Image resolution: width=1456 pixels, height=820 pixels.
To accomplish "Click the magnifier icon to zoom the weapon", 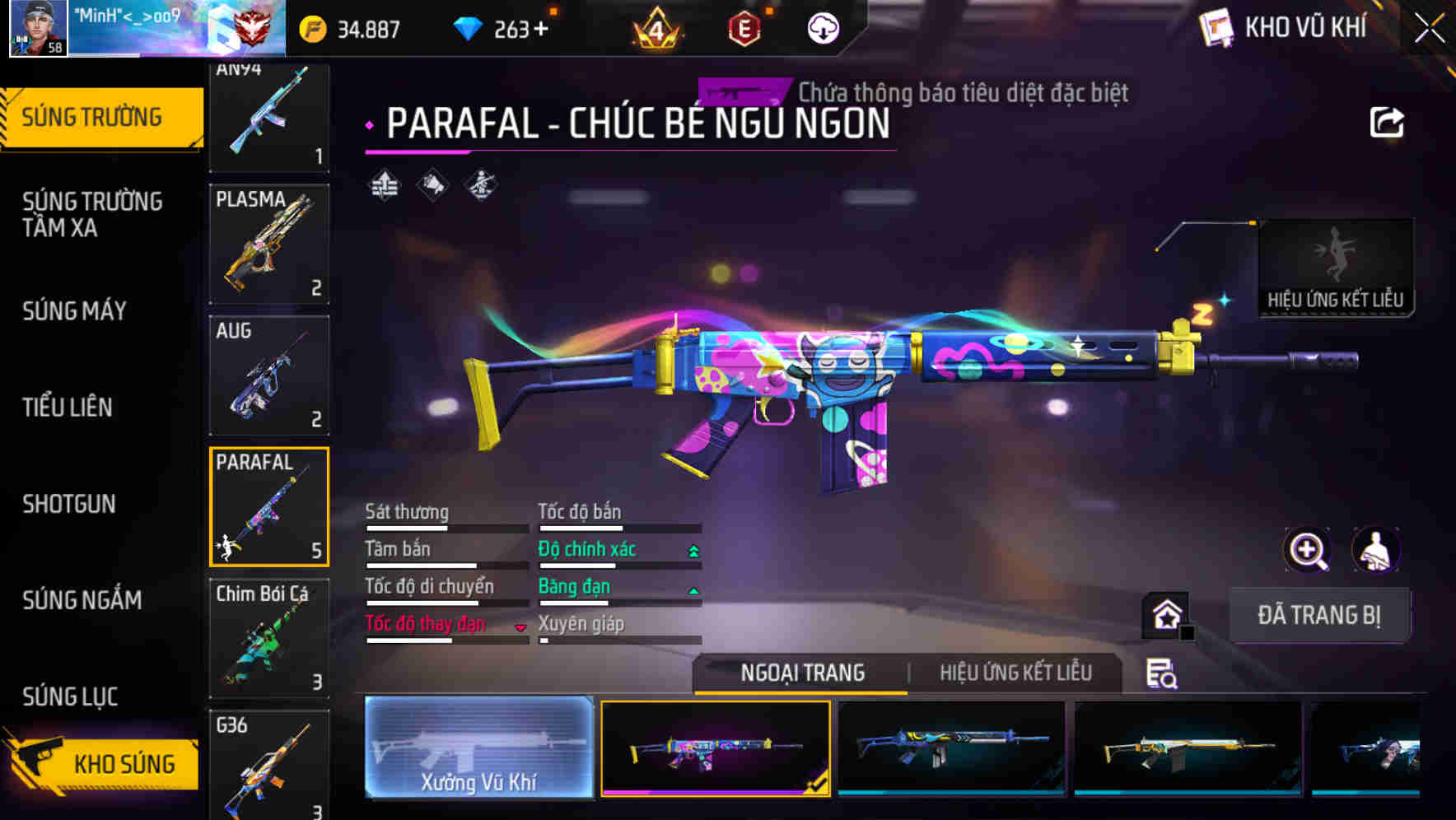I will click(1308, 550).
